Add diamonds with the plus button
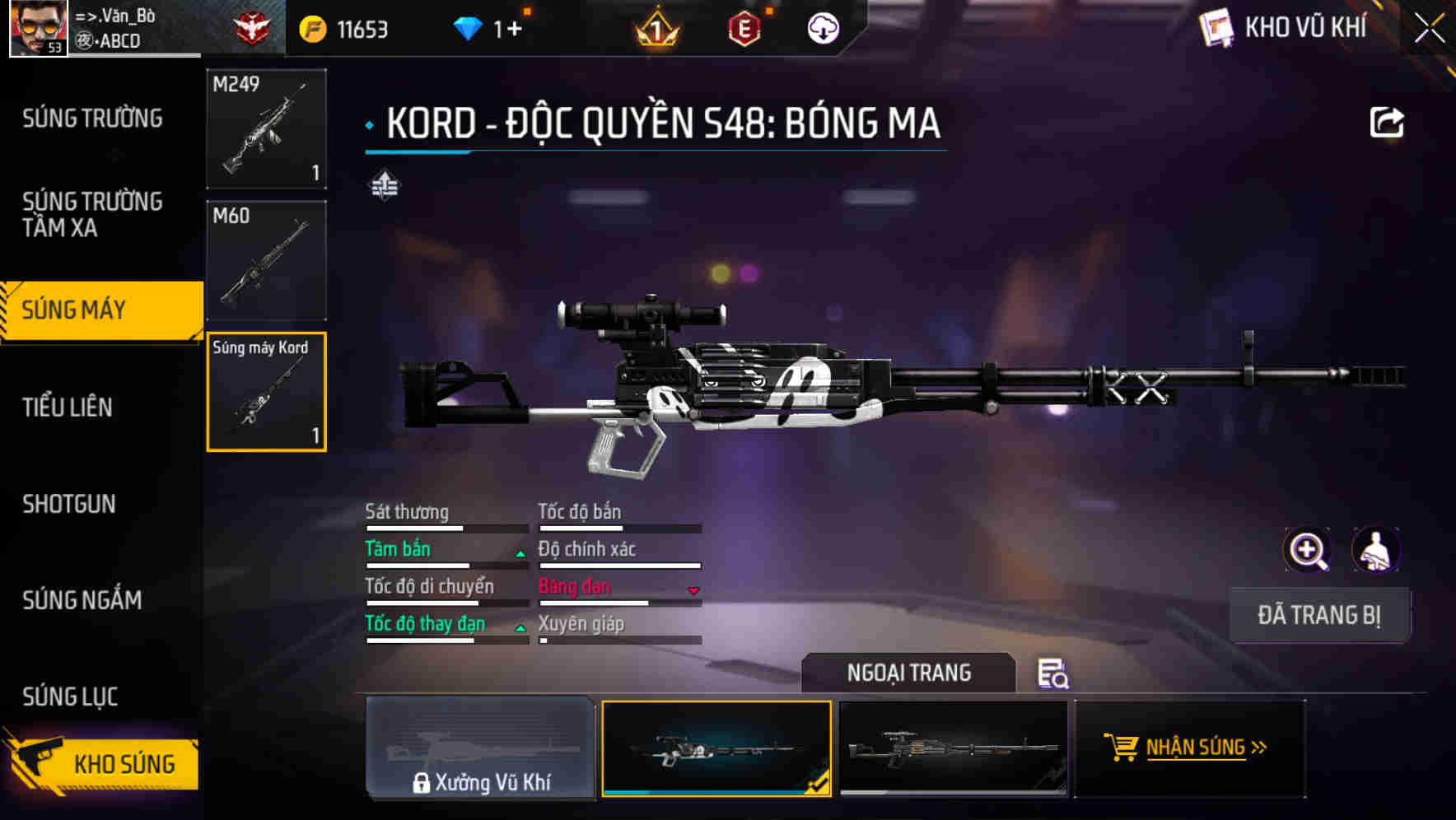This screenshot has height=820, width=1456. pos(515,30)
